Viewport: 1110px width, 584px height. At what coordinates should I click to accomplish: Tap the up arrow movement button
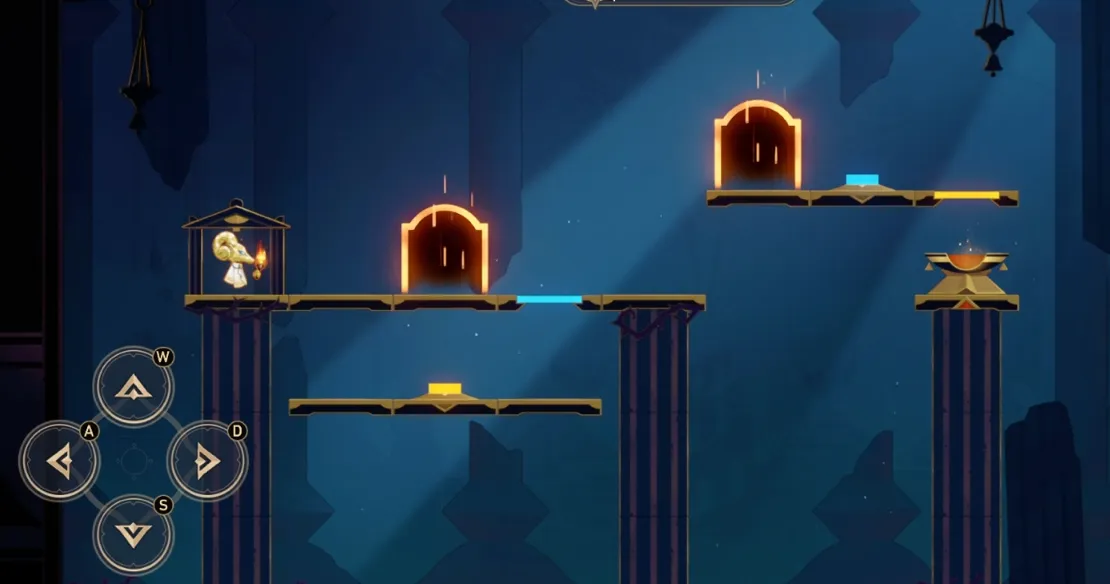pyautogui.click(x=133, y=386)
